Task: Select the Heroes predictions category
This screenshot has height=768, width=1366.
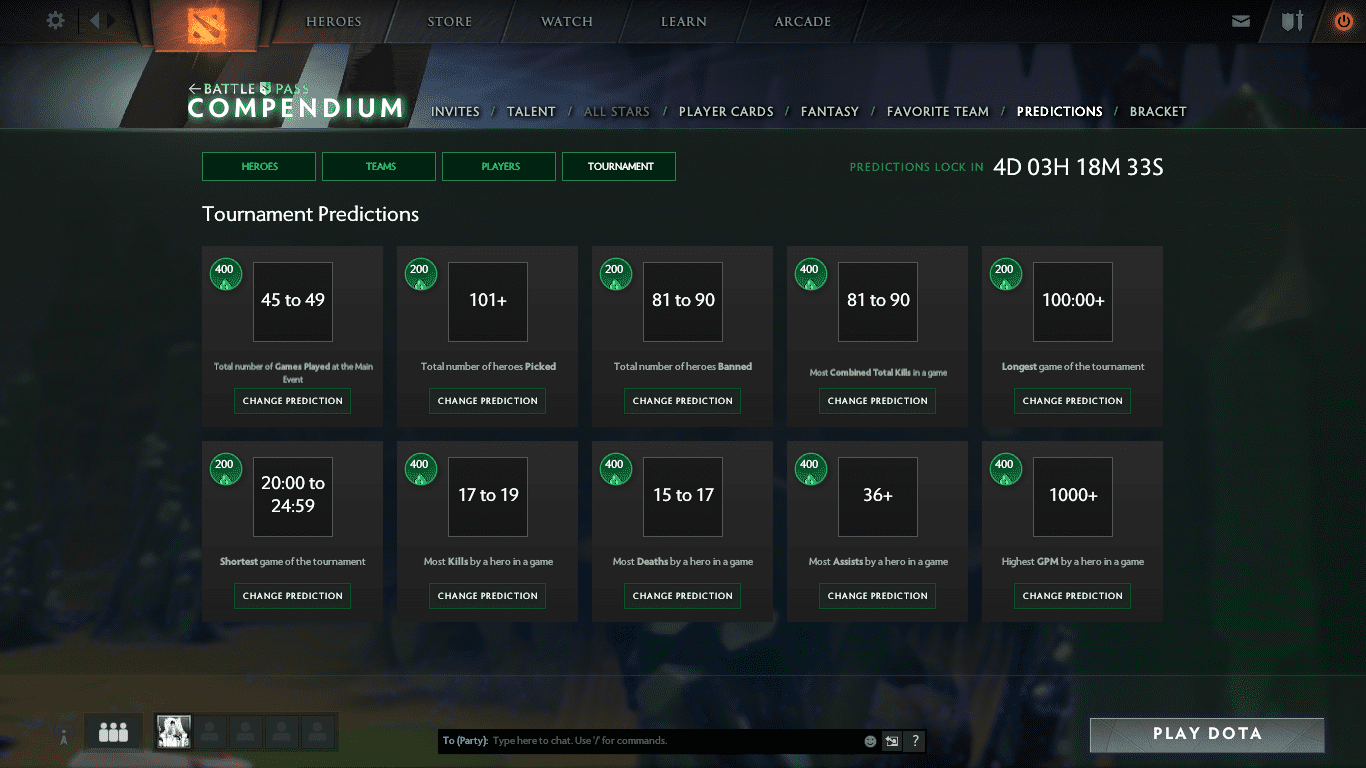Action: (259, 167)
